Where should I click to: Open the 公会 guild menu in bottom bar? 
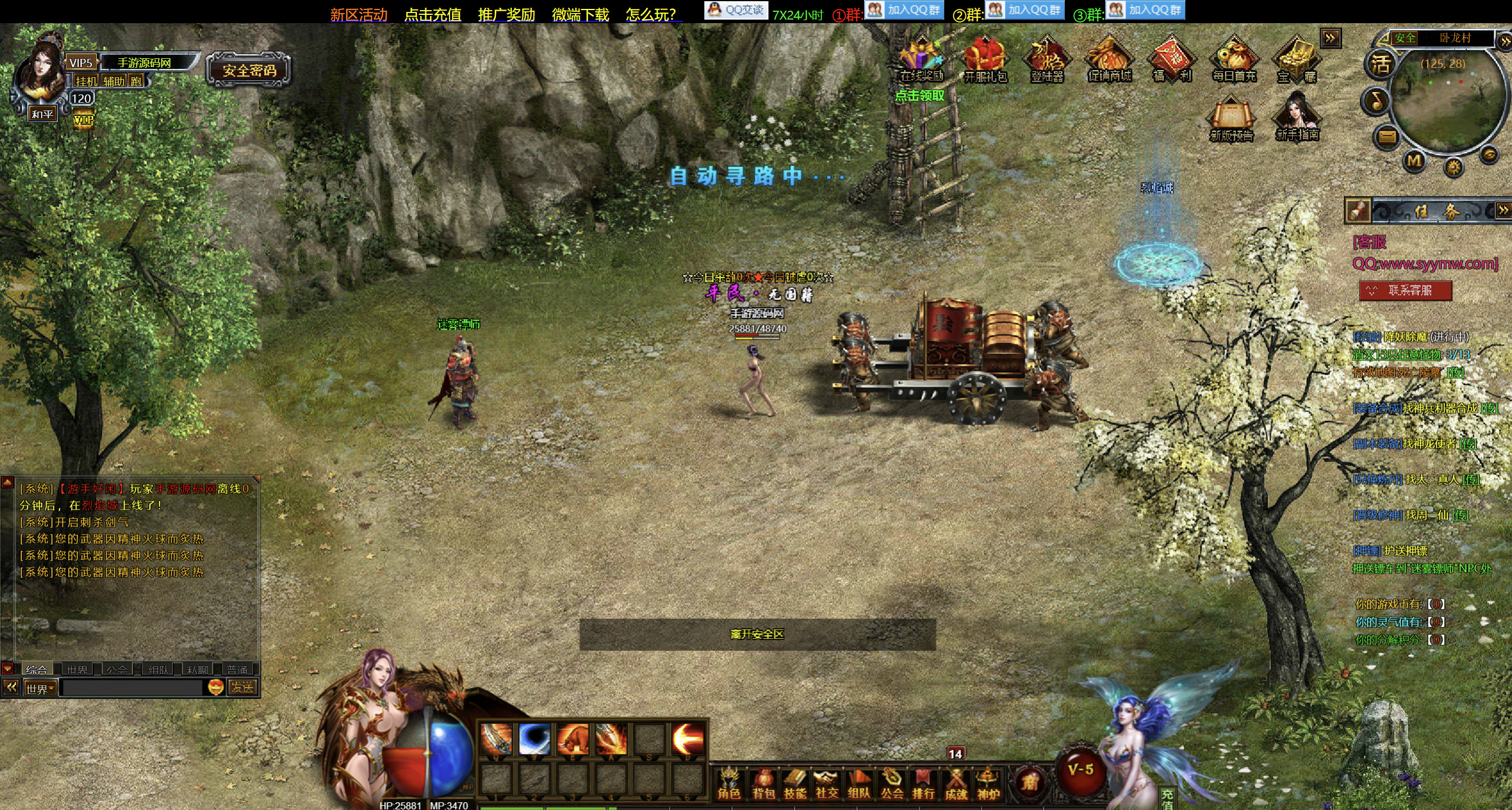pos(891,784)
